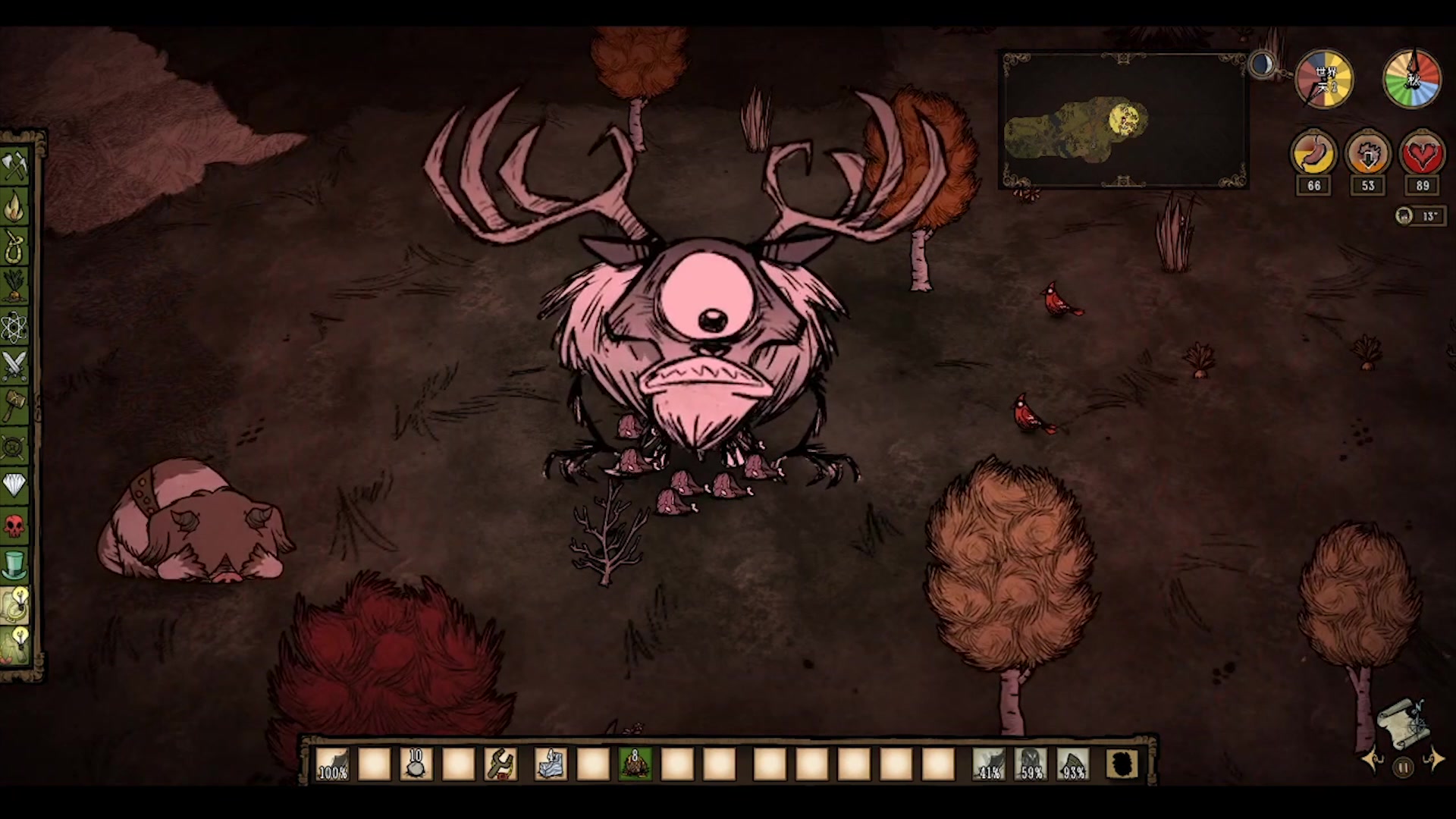1456x819 pixels.
Task: Pause the game with the round pause button
Action: (1404, 767)
